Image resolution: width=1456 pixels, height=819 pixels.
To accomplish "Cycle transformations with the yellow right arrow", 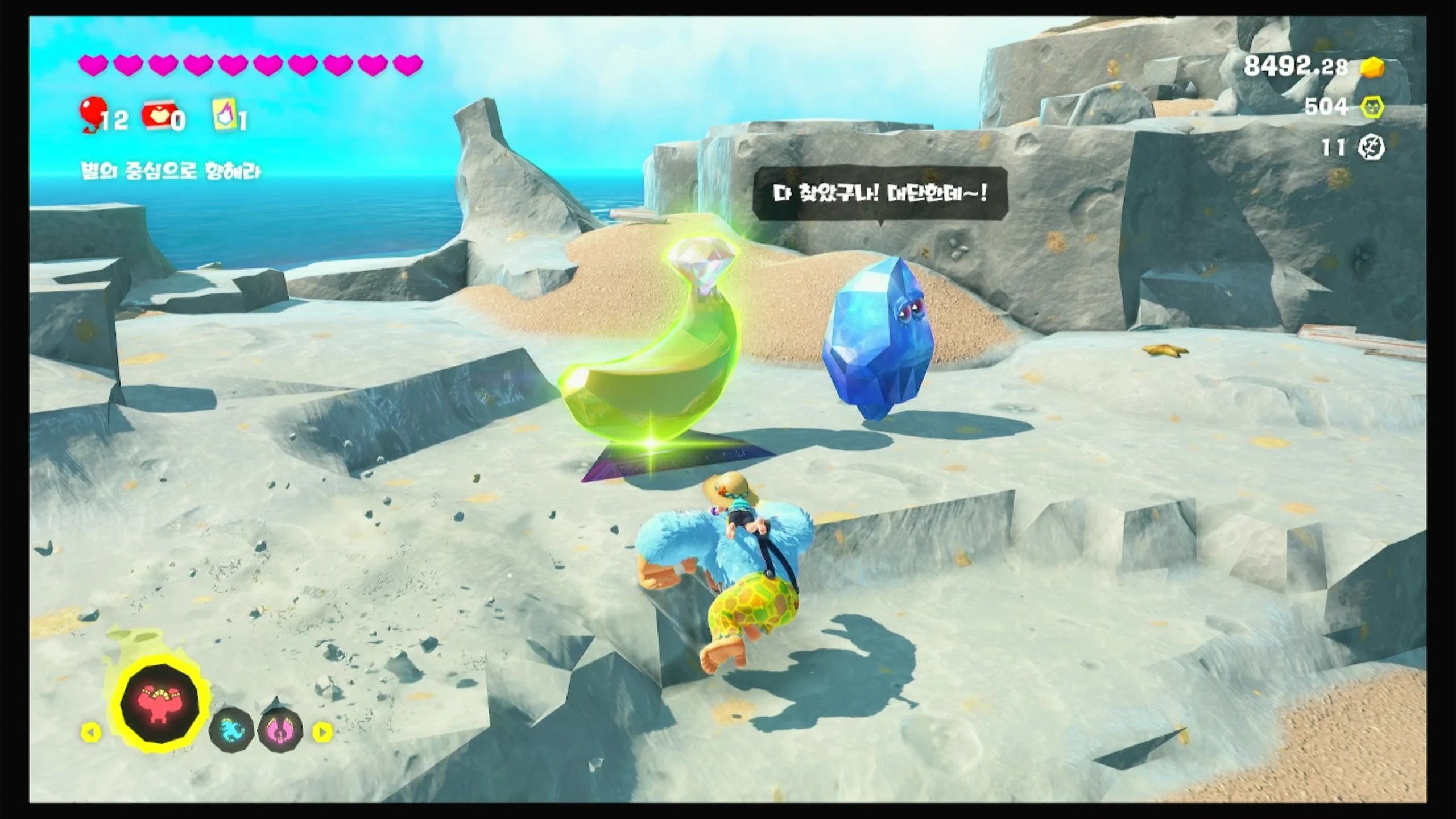I will pos(322,732).
